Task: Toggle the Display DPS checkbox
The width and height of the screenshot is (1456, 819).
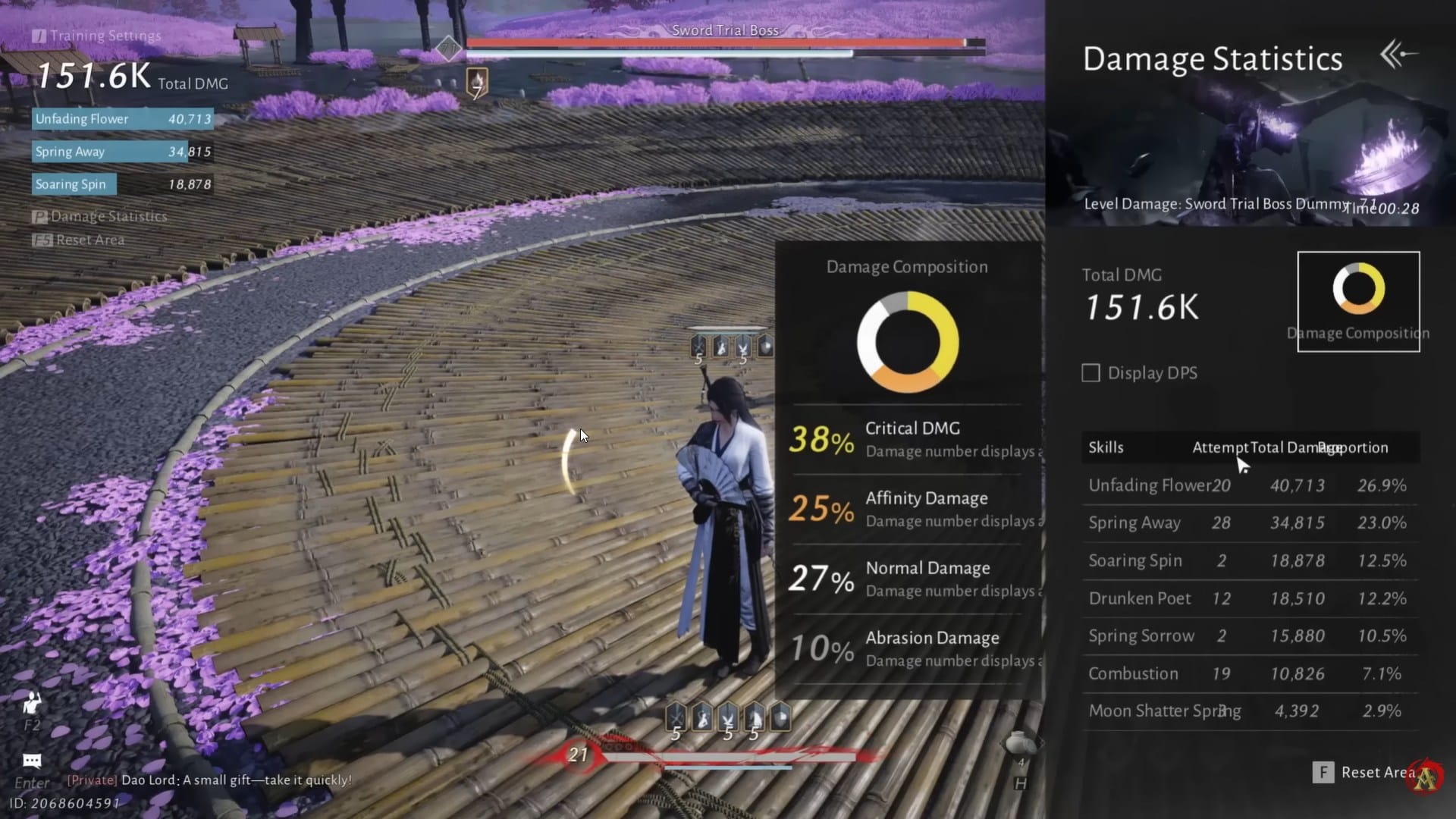Action: tap(1090, 373)
